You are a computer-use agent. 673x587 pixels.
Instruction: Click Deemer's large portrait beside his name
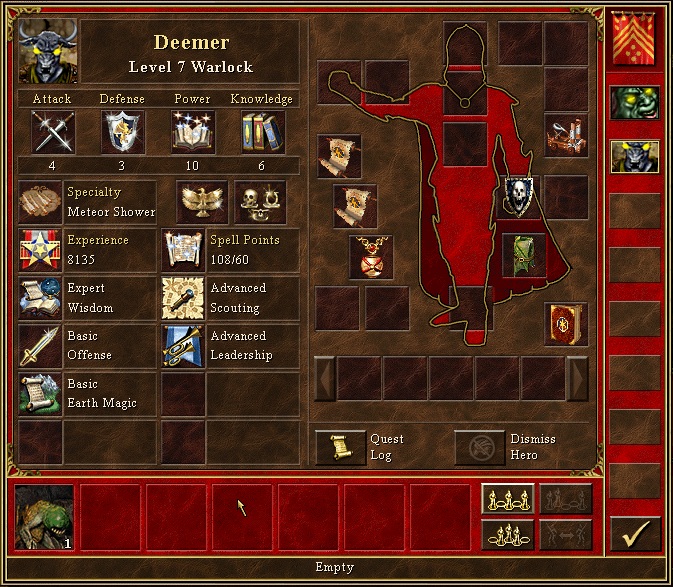pos(47,51)
